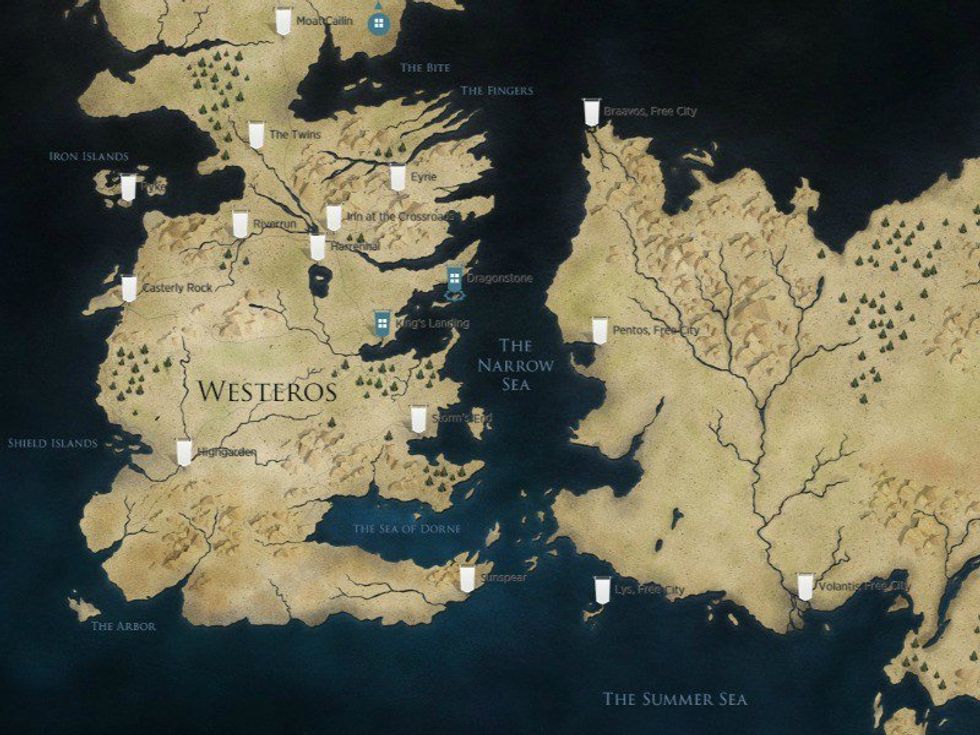Click the Highgarden map marker

pyautogui.click(x=184, y=452)
